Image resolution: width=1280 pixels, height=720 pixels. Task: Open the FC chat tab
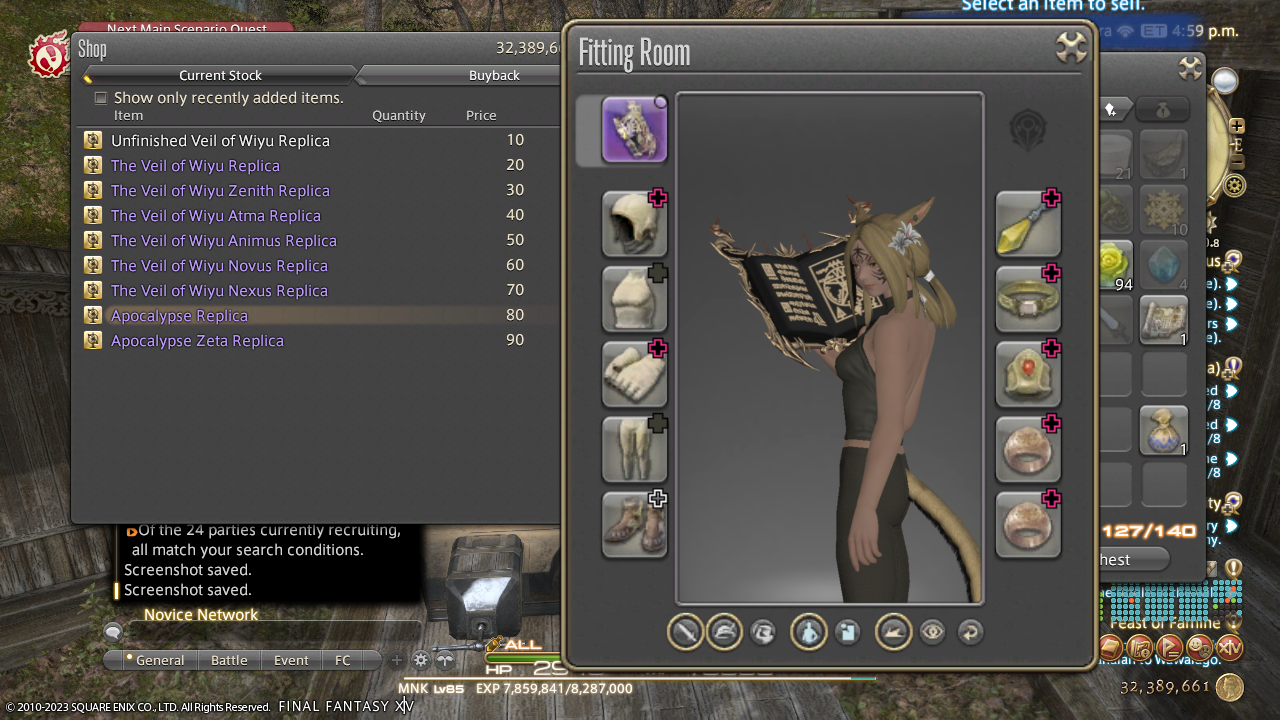(343, 660)
